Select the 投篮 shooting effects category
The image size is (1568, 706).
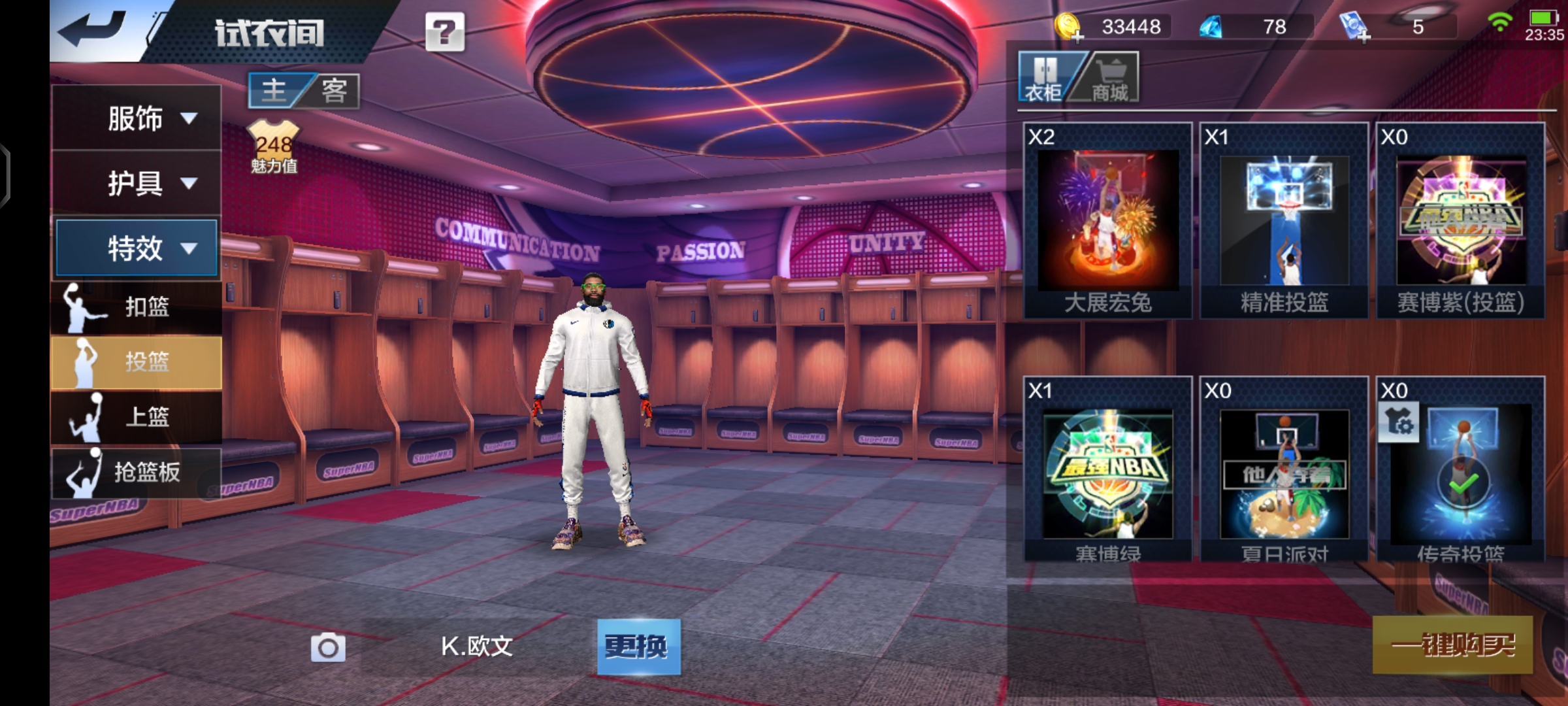[136, 362]
